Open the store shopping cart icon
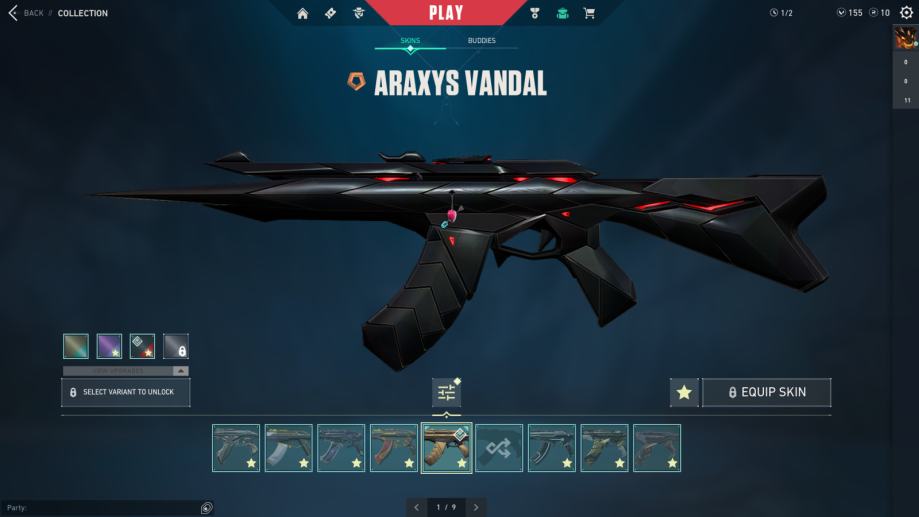Screen dimensions: 919x517 (589, 13)
